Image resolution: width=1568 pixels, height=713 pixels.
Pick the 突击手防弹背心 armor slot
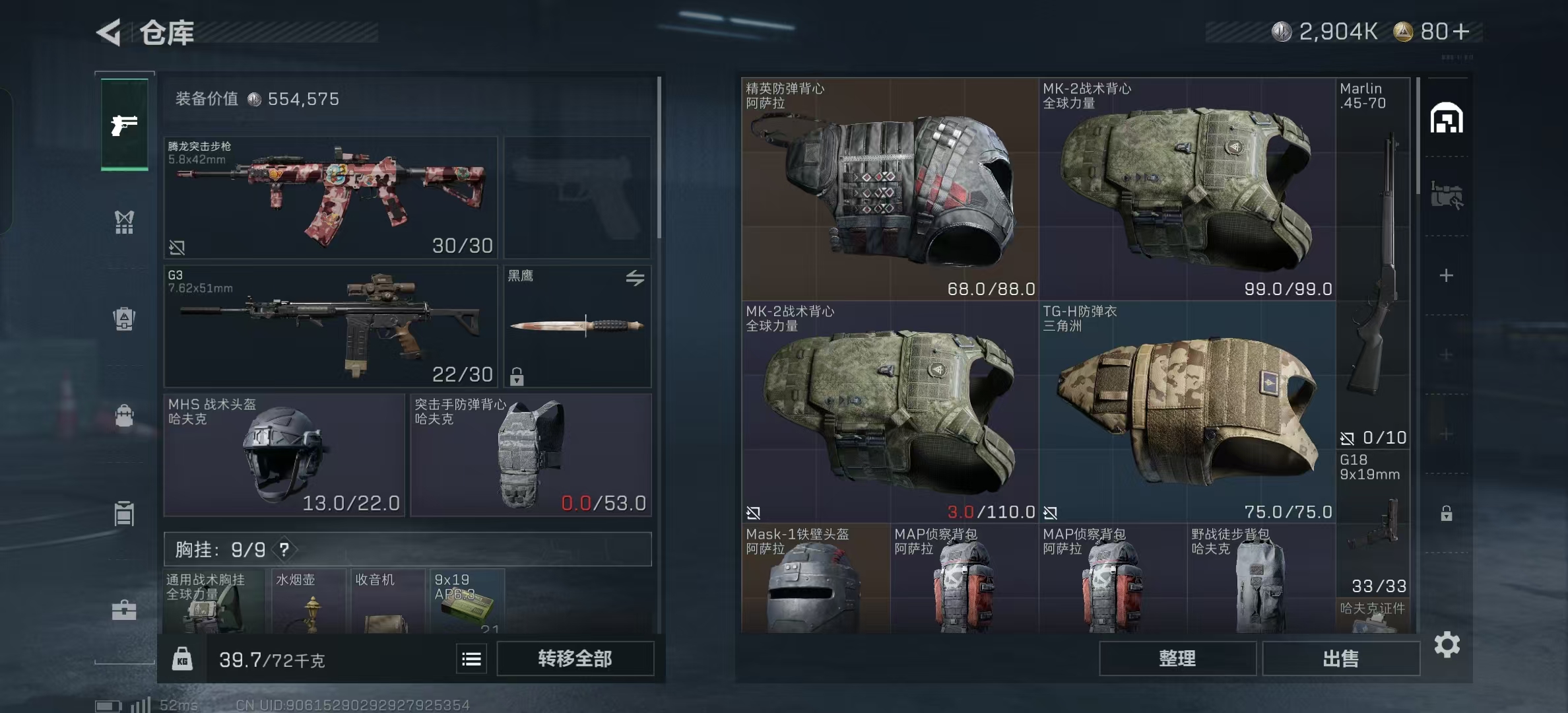(x=531, y=454)
